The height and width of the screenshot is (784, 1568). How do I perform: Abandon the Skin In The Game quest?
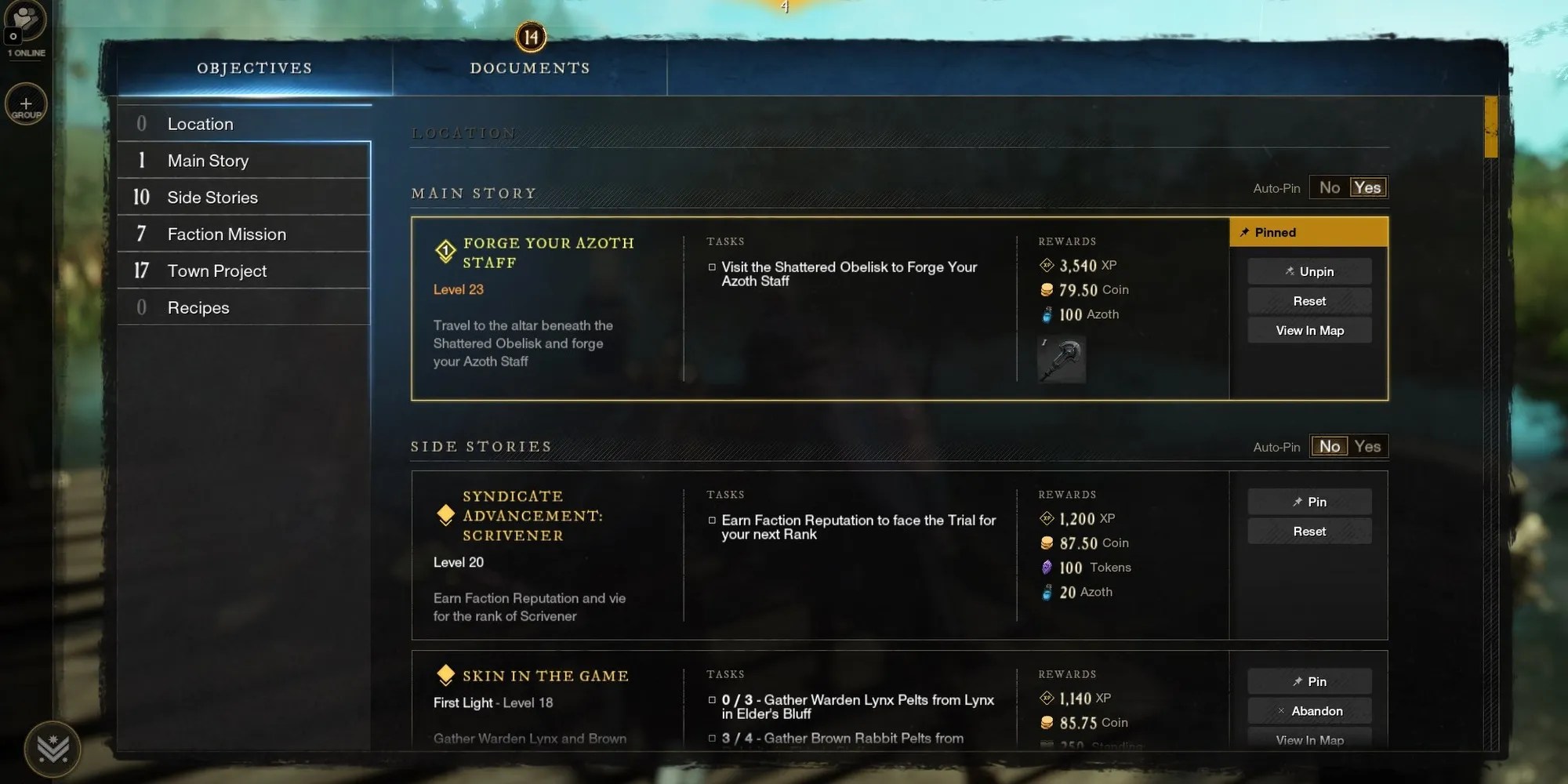tap(1309, 710)
